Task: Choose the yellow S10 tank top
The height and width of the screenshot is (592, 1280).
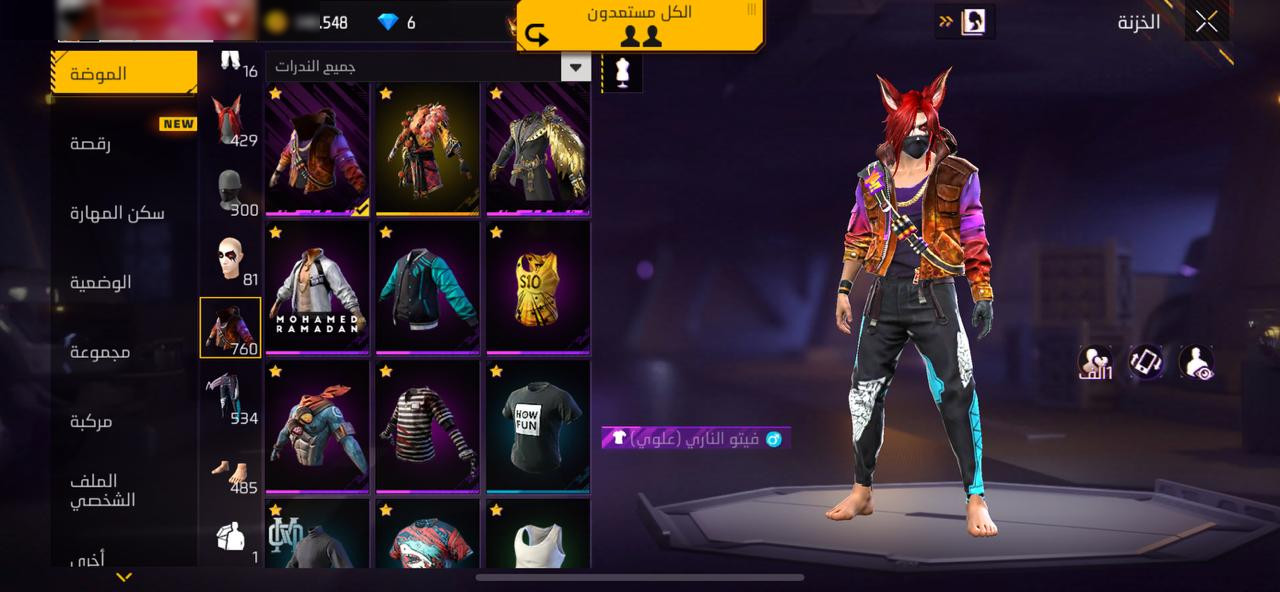Action: pyautogui.click(x=538, y=287)
